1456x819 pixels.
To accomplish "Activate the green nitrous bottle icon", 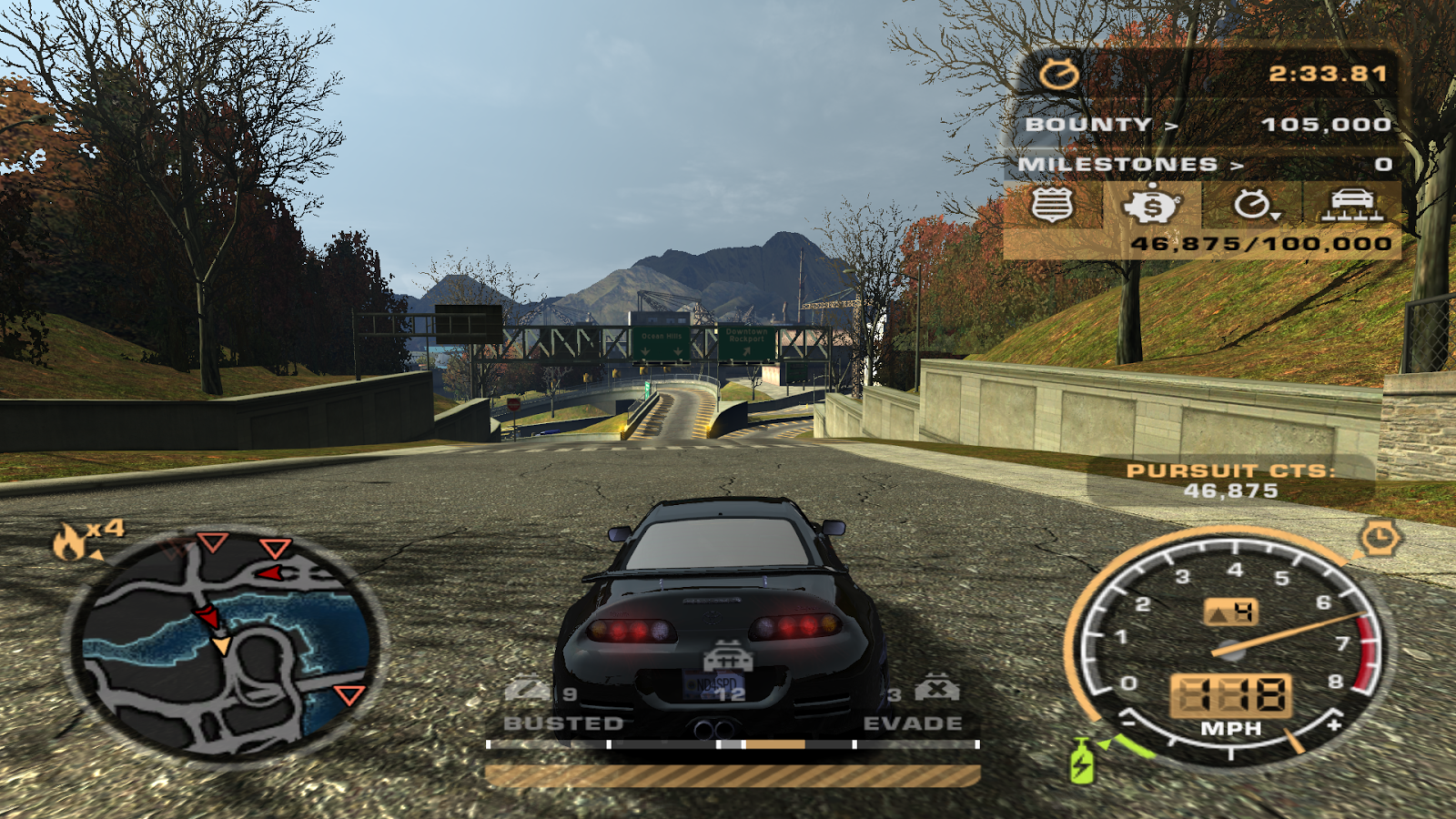I will pyautogui.click(x=1082, y=760).
